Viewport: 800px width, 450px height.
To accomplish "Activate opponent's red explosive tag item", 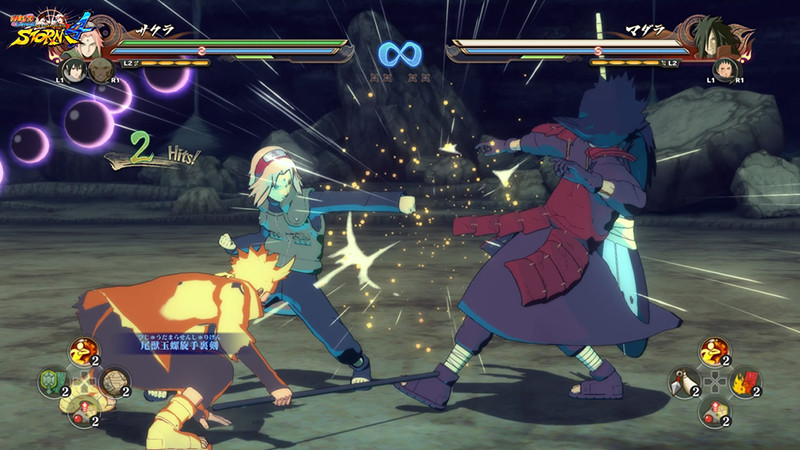I will point(747,382).
